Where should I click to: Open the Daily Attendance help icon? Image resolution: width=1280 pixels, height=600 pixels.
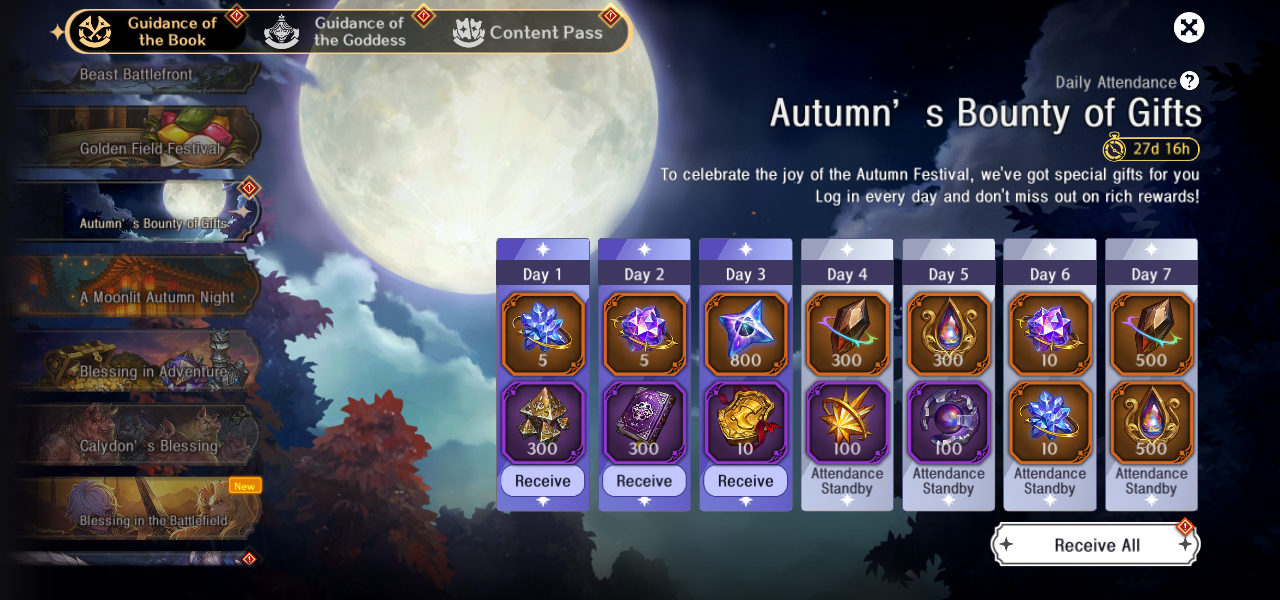coord(1189,81)
